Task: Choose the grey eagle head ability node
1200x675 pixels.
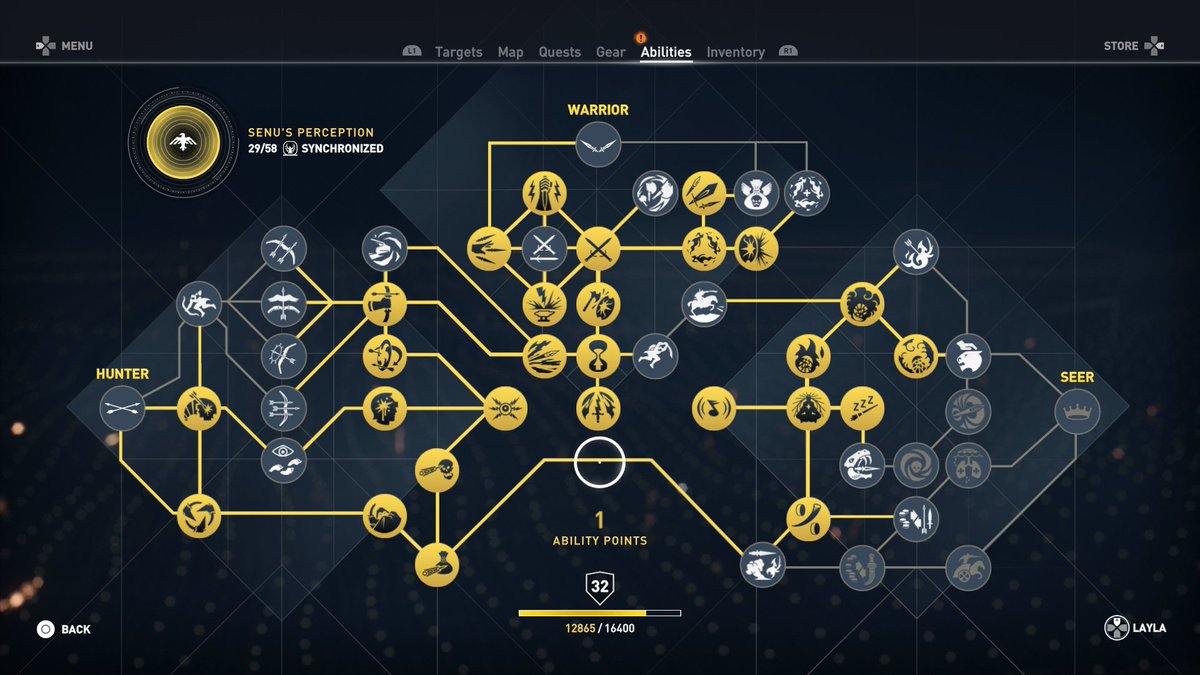Action: click(968, 355)
